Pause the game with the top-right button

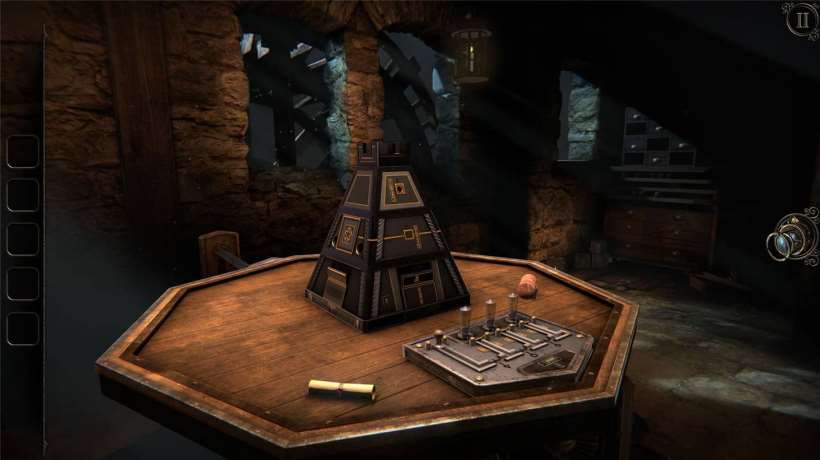point(800,19)
